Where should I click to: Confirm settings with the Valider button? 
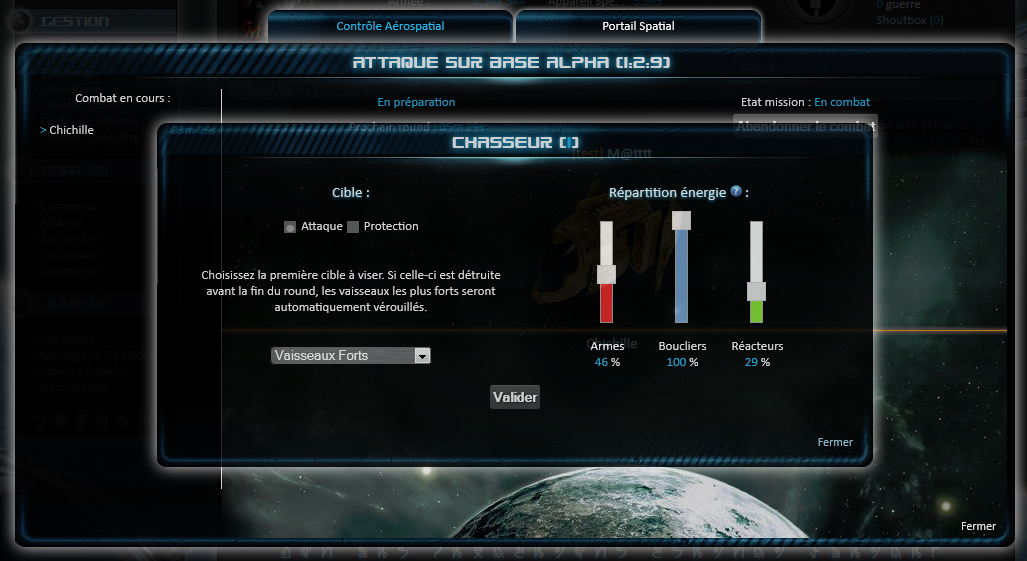(x=515, y=397)
